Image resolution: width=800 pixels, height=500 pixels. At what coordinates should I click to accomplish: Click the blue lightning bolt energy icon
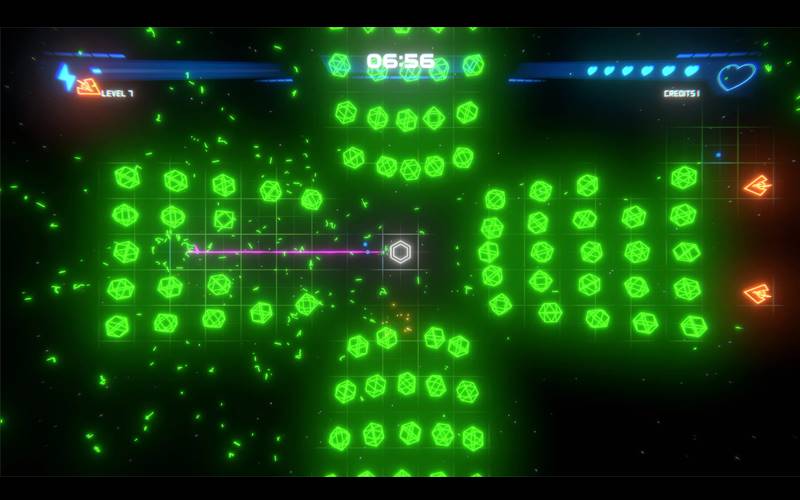[x=66, y=76]
